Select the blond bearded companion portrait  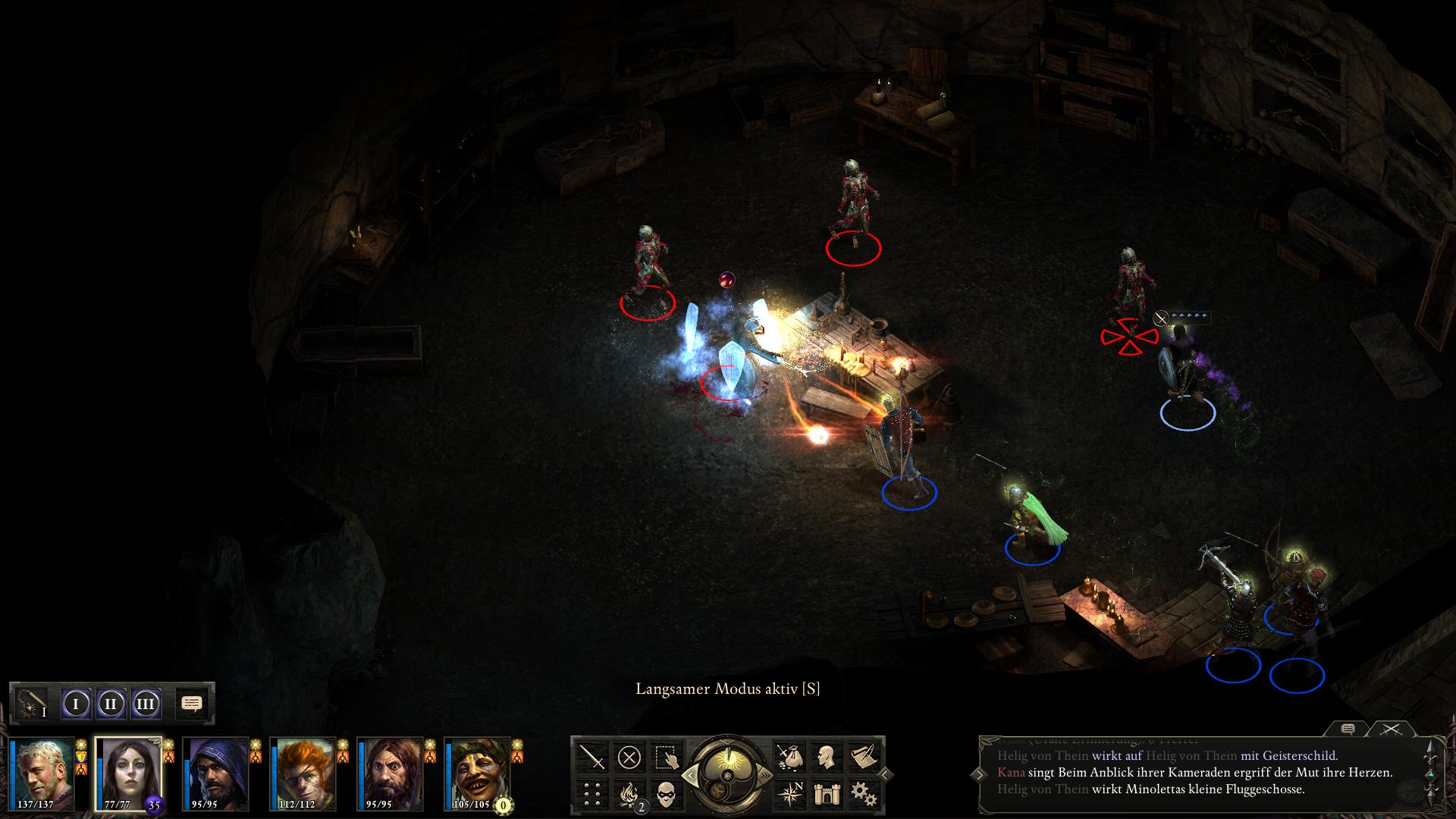coord(42,772)
